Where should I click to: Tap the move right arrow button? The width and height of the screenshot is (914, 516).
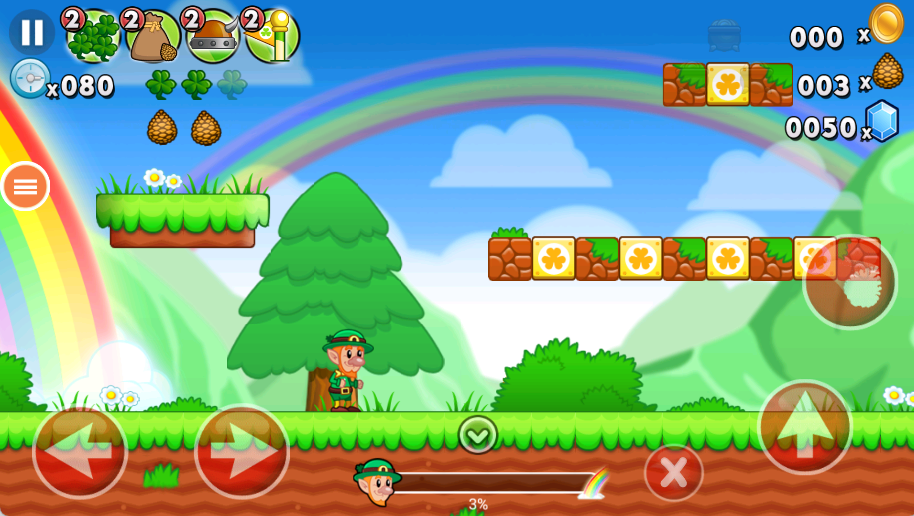tap(241, 452)
